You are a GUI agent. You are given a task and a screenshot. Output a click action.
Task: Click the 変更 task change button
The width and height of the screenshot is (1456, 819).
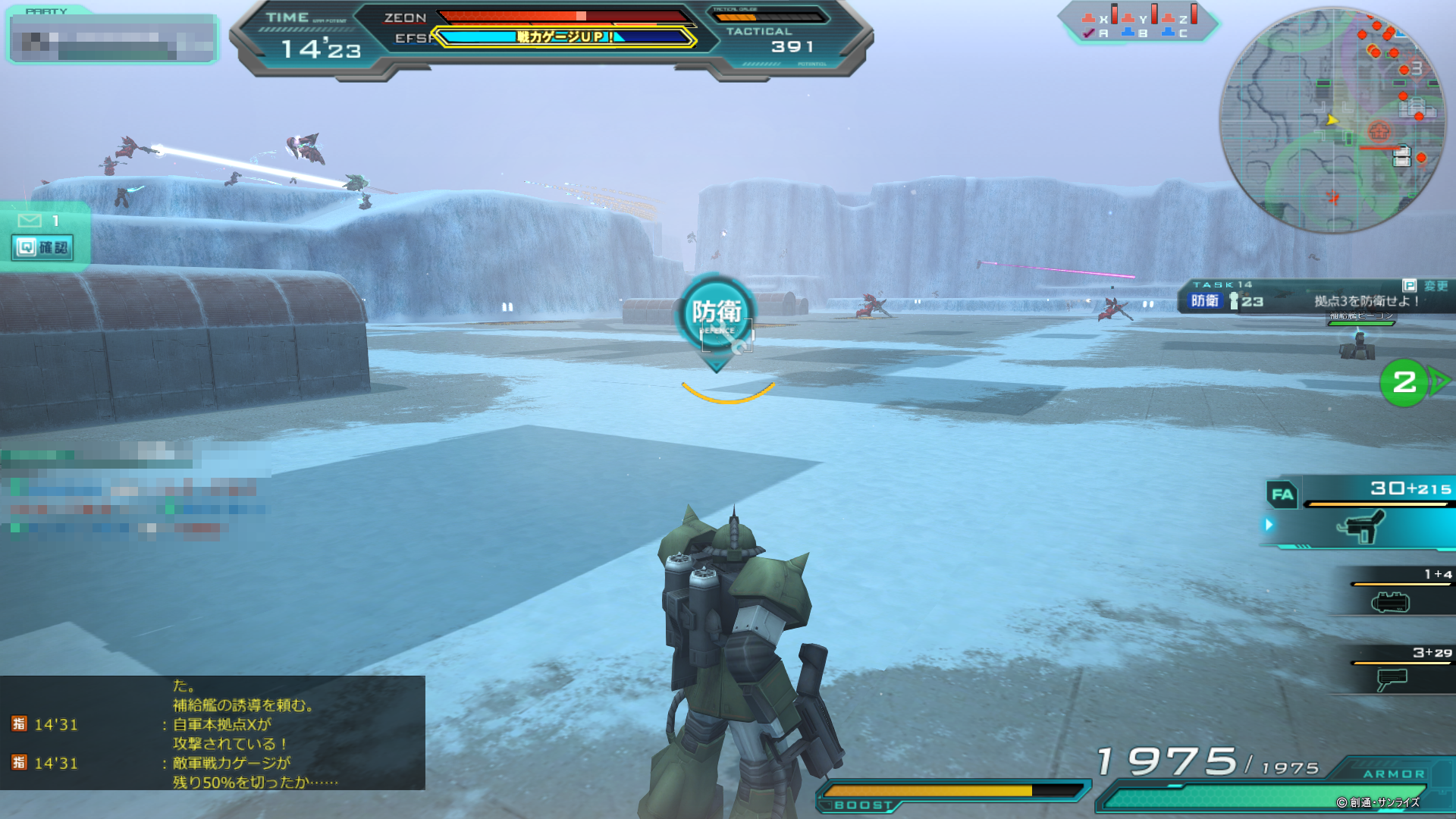1426,286
